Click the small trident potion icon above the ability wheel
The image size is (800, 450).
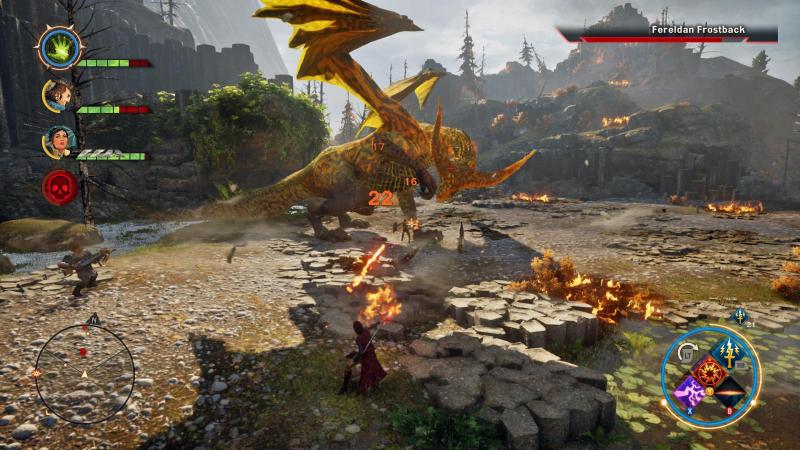tap(741, 315)
